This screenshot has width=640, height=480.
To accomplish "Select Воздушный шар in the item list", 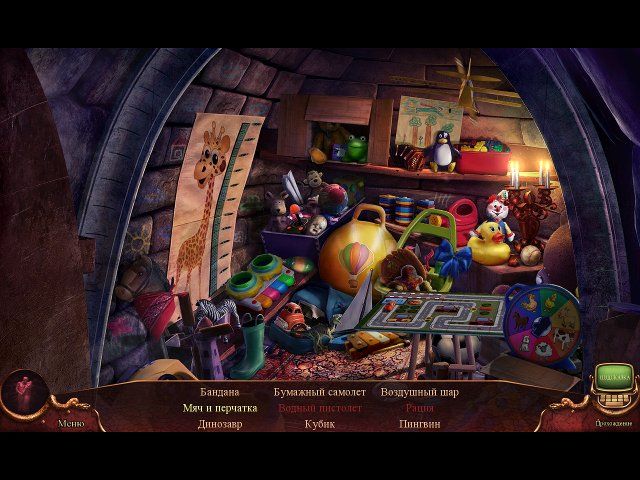I will point(419,392).
